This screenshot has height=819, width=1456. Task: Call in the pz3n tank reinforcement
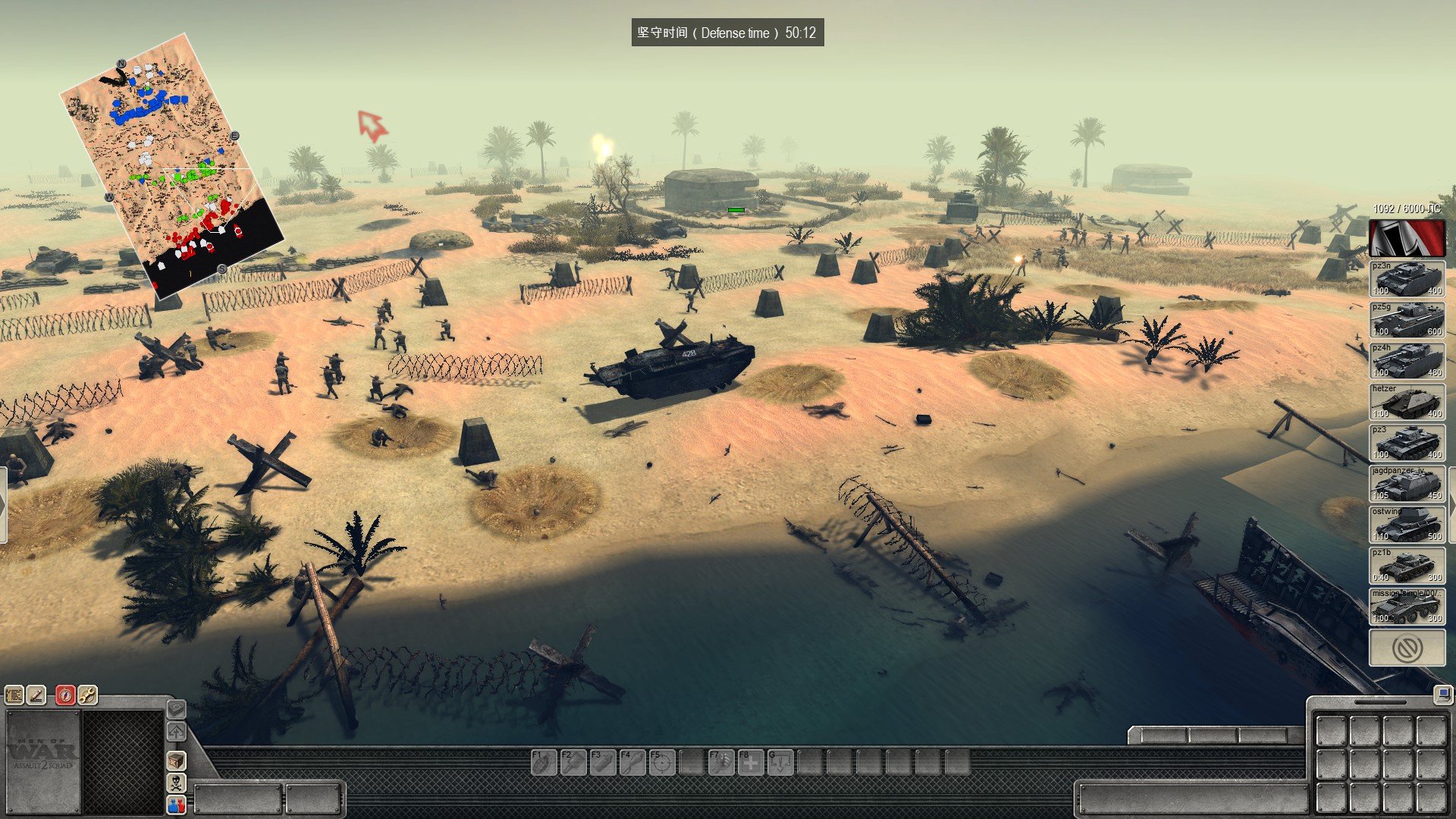tap(1407, 278)
